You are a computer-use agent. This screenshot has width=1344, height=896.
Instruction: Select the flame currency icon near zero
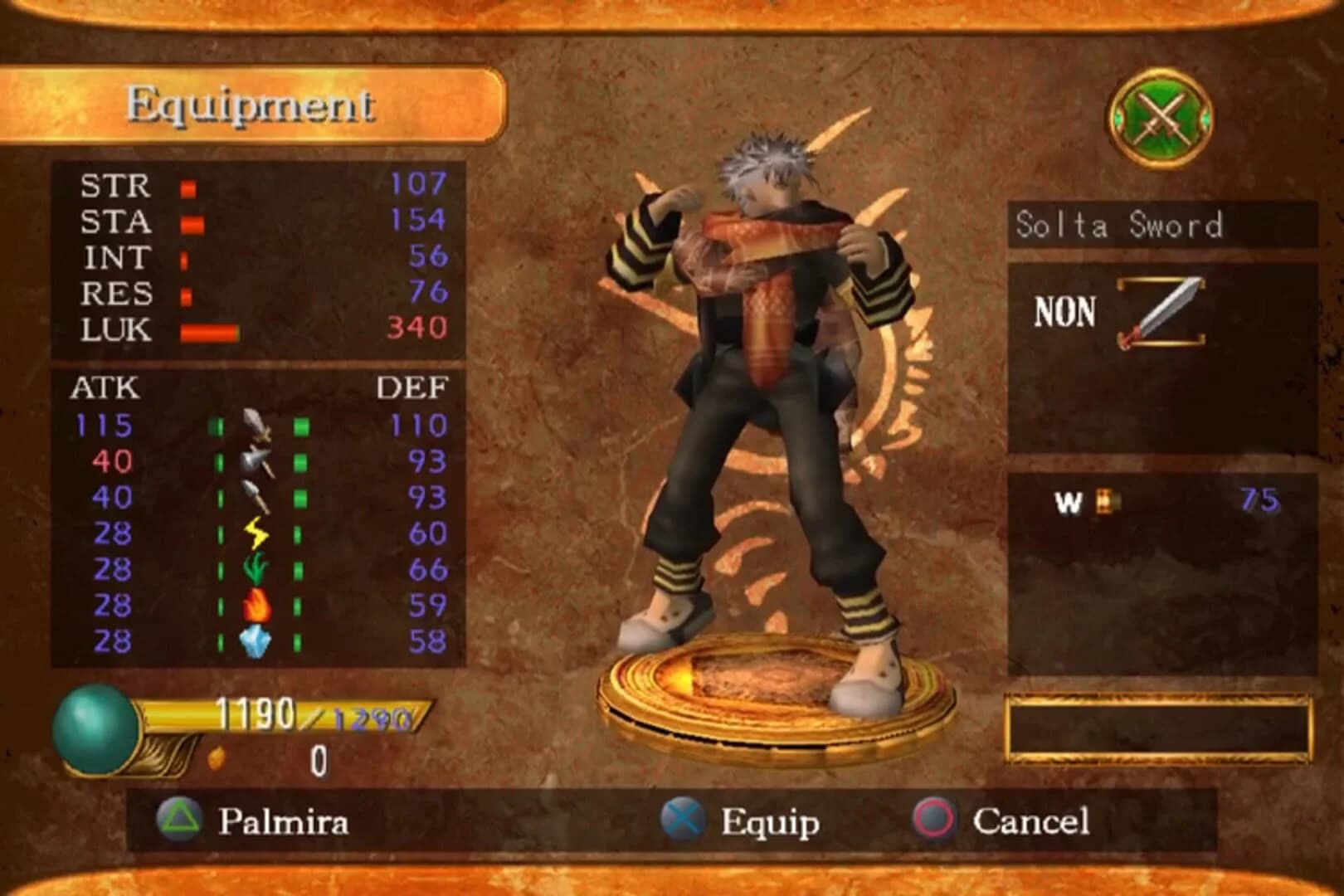point(218,757)
